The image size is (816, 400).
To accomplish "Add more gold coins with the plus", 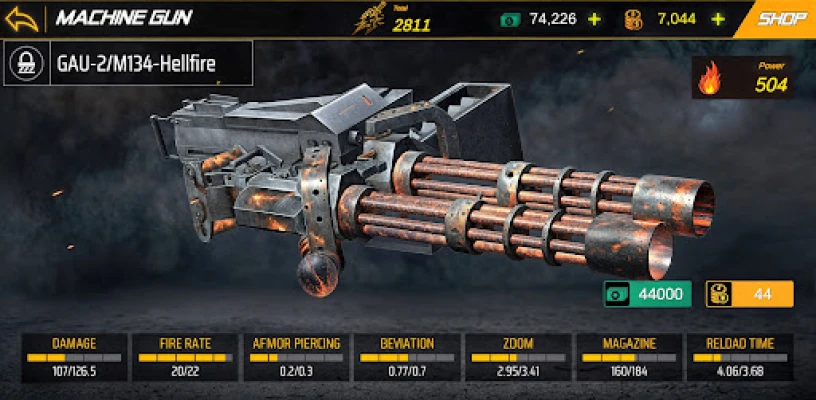I will click(x=717, y=19).
